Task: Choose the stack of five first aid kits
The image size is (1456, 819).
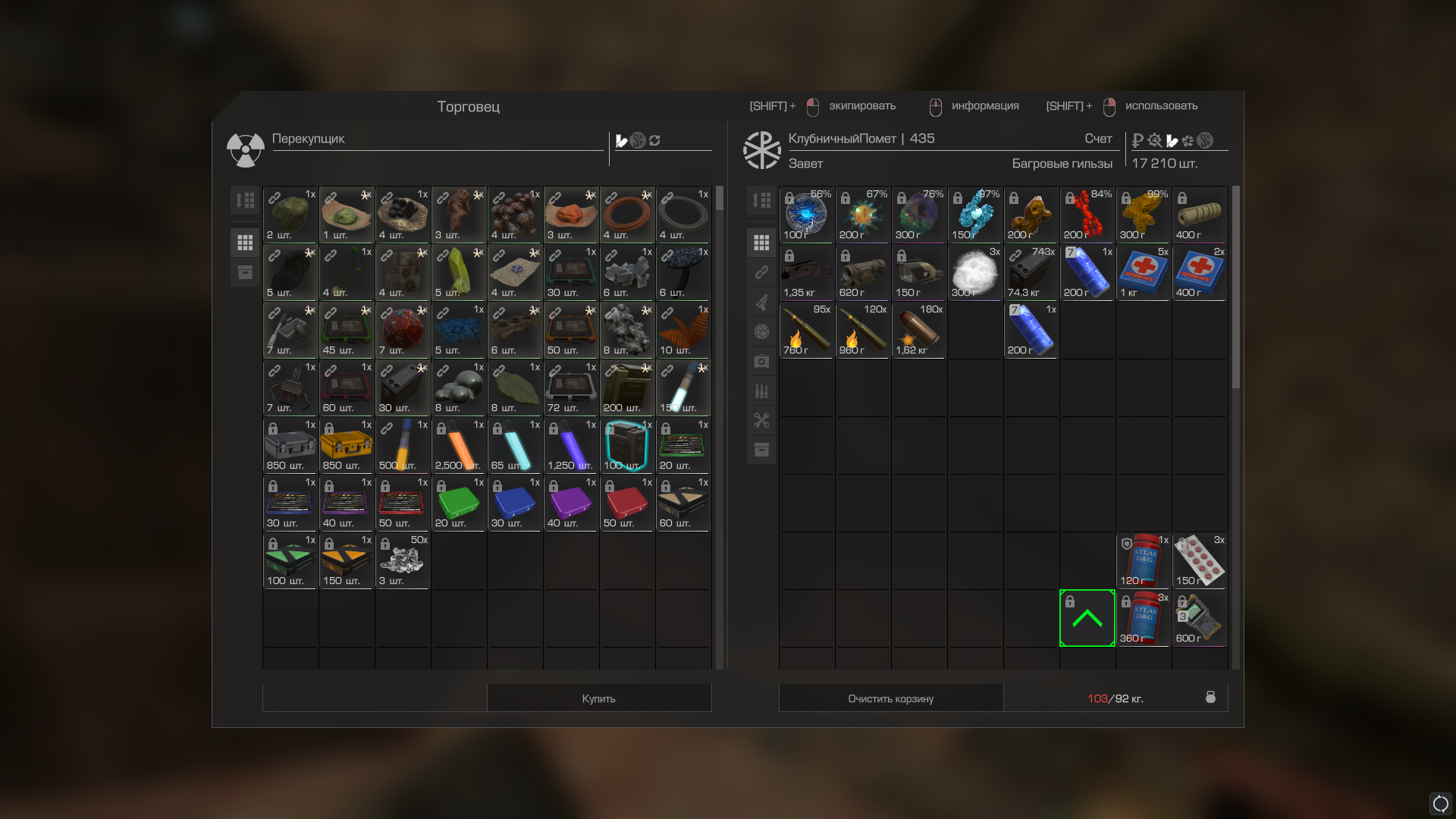Action: pos(1144,272)
